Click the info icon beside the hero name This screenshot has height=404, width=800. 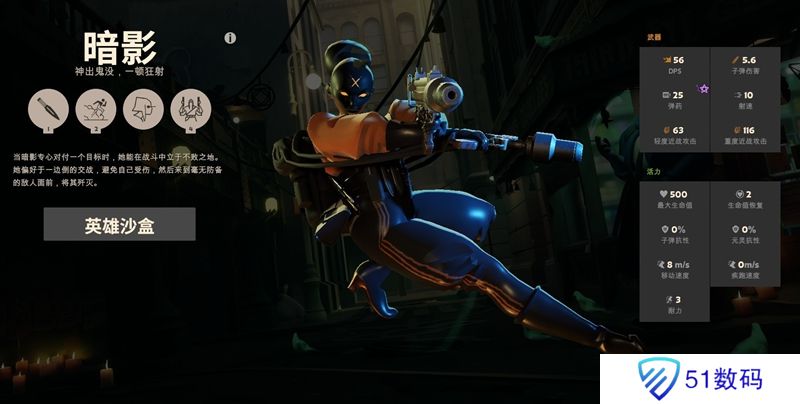coord(230,39)
